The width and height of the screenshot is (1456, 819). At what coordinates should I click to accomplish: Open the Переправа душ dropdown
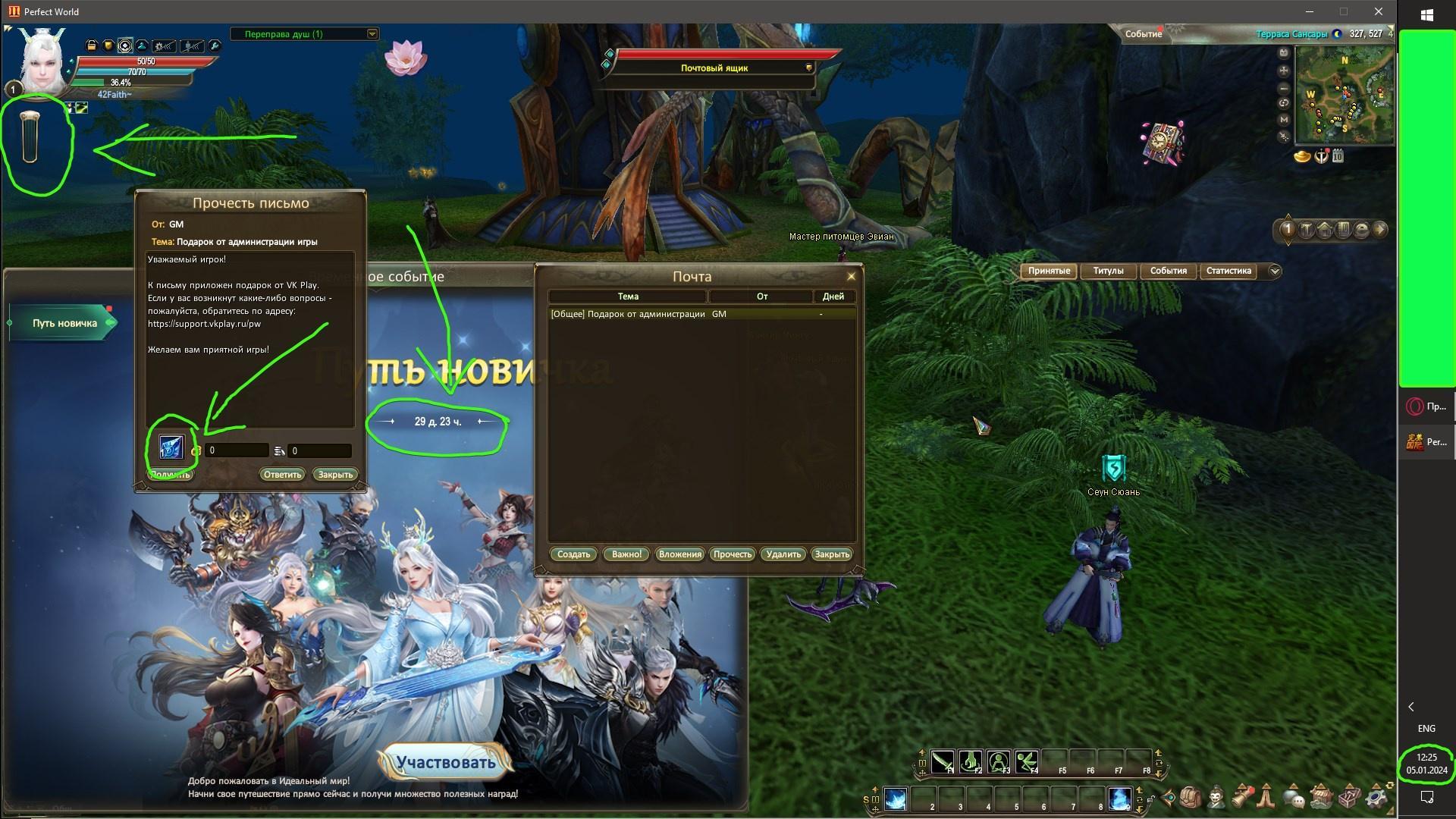[x=372, y=34]
